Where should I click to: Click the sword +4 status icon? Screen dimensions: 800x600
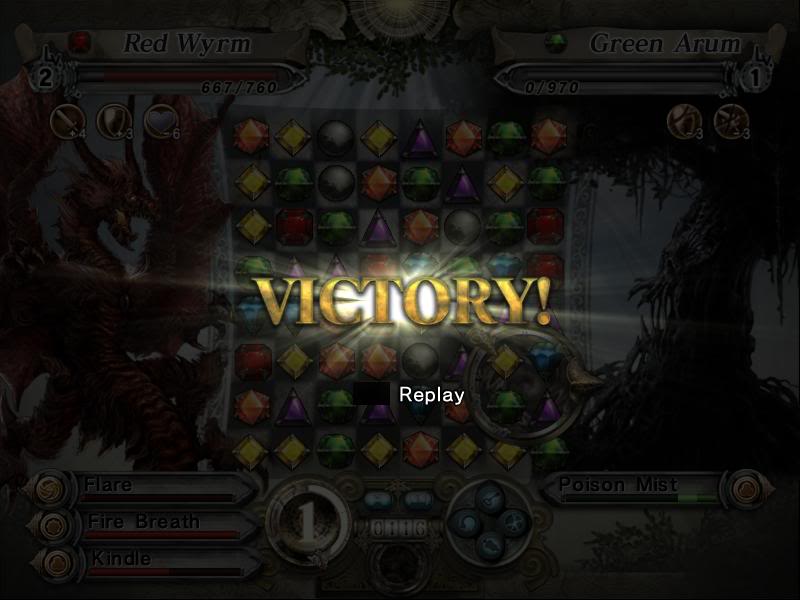click(x=66, y=120)
